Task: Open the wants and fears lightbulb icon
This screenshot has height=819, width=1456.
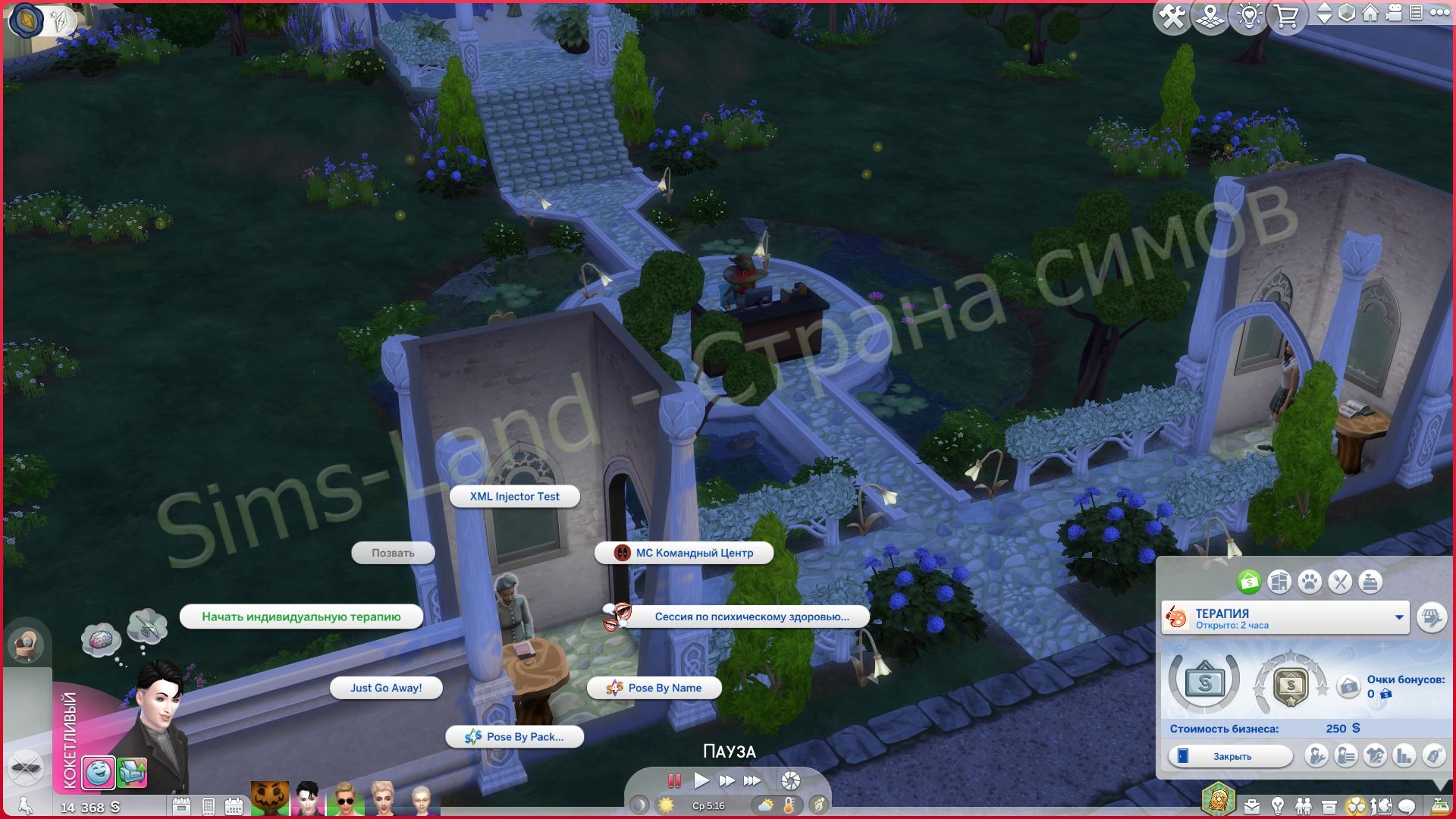Action: [1248, 15]
